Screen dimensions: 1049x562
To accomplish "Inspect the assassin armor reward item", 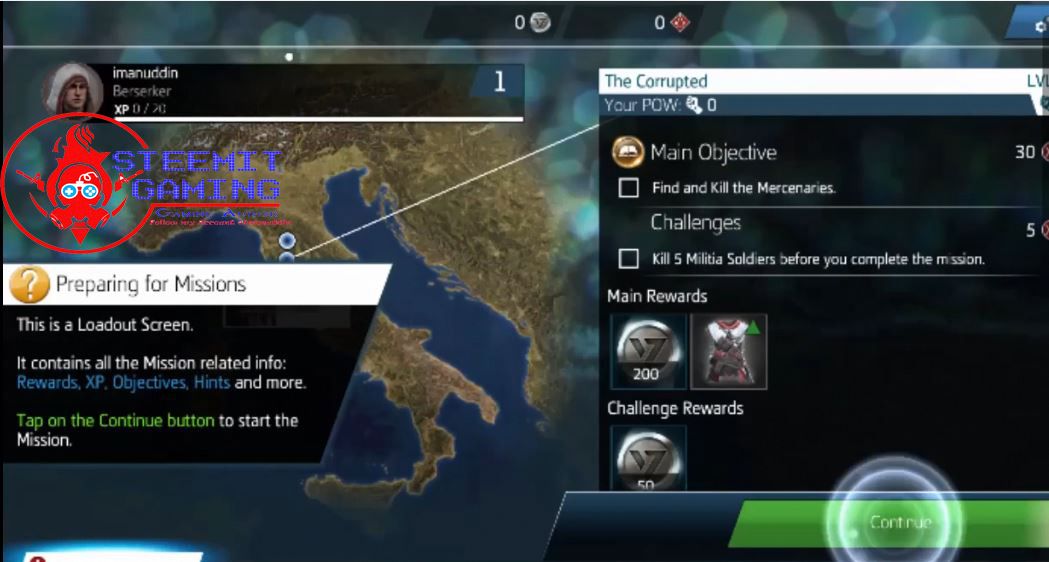I will 728,351.
